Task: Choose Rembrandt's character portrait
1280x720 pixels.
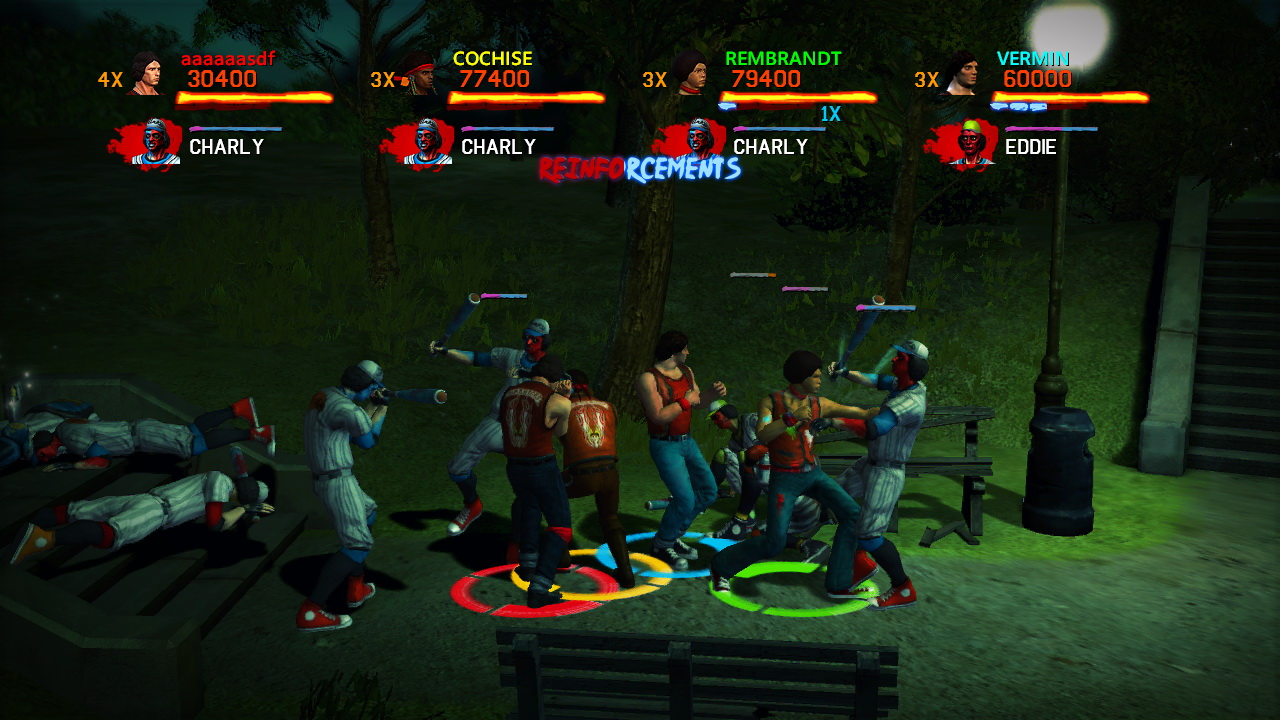Action: (x=690, y=74)
